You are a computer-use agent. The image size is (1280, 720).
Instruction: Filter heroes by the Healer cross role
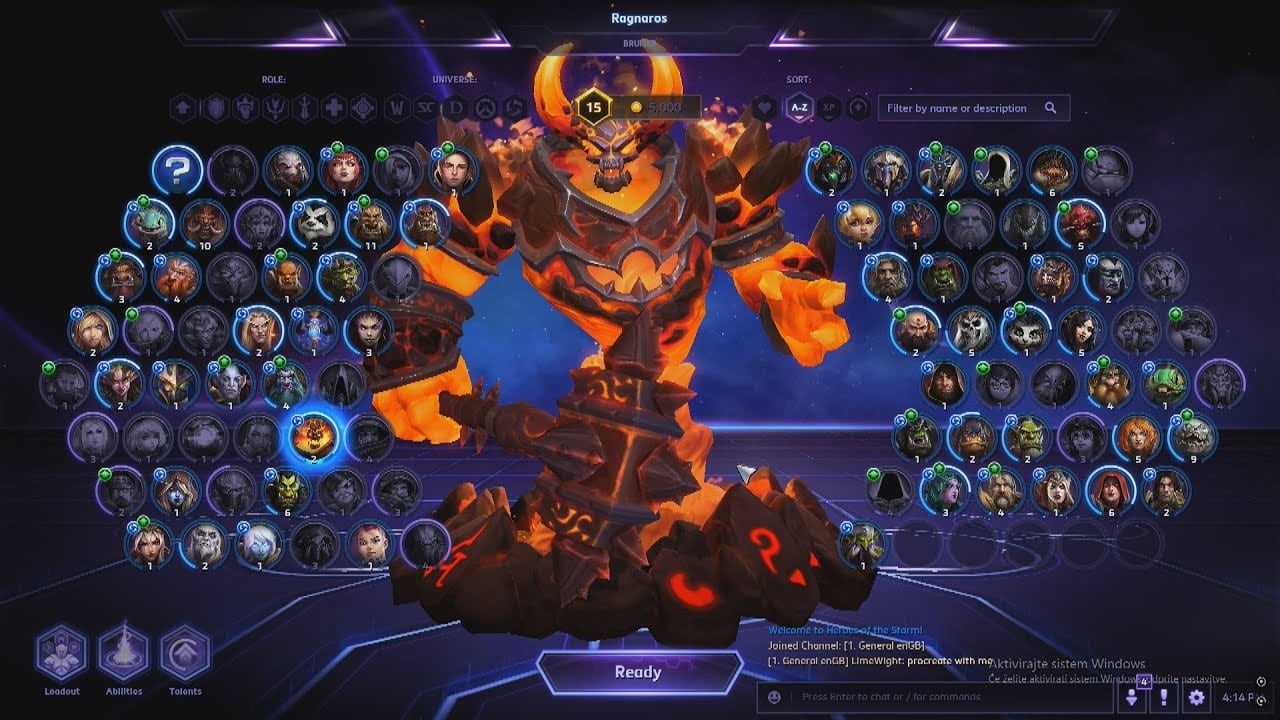(334, 108)
